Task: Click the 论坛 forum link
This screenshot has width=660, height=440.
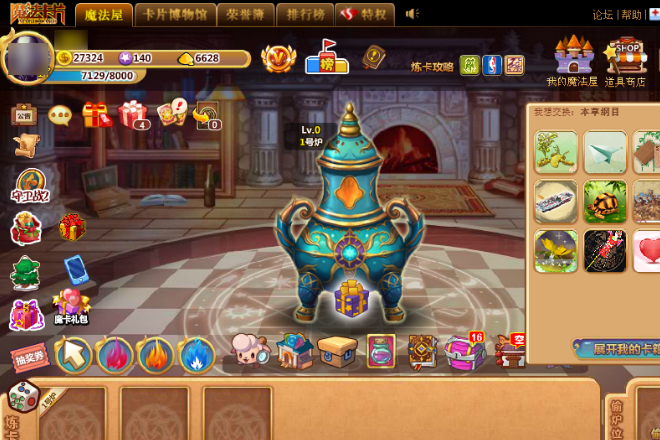Action: click(602, 15)
